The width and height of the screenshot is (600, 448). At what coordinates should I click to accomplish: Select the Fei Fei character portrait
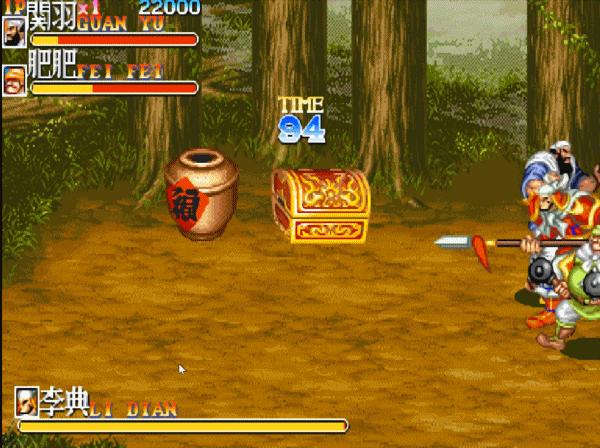(14, 80)
